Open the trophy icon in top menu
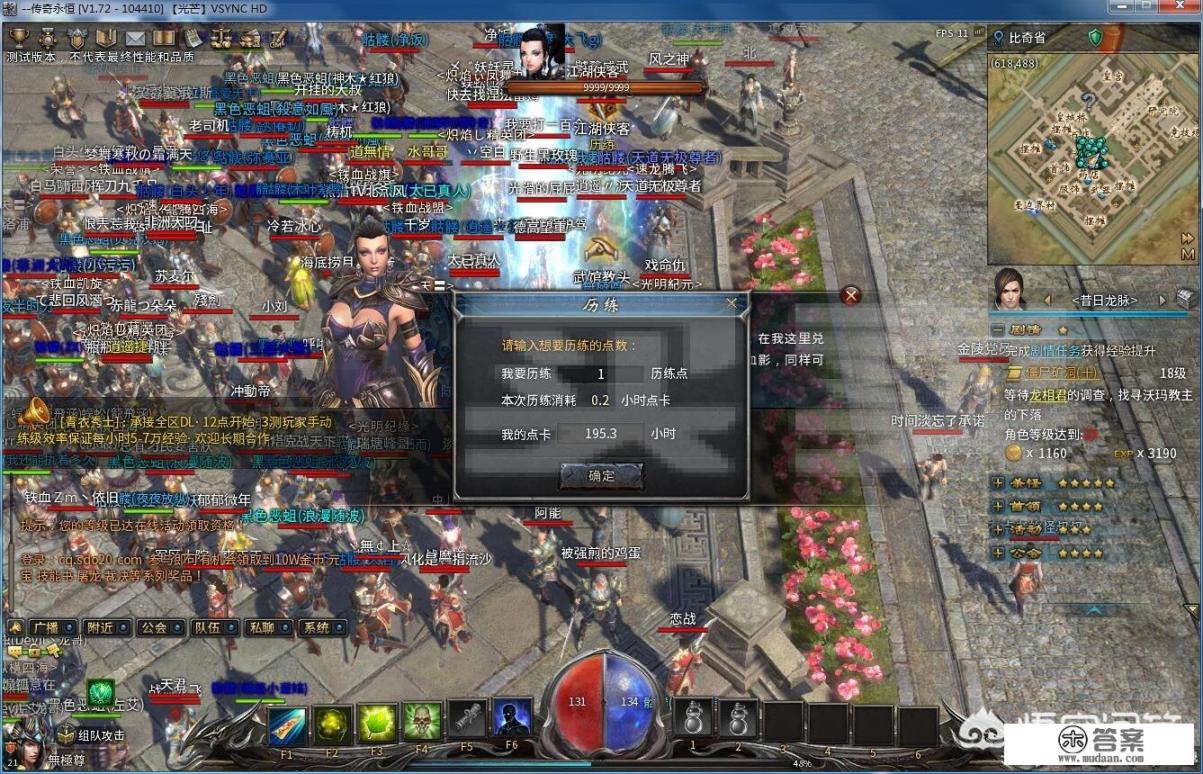The image size is (1203, 774). [18, 38]
